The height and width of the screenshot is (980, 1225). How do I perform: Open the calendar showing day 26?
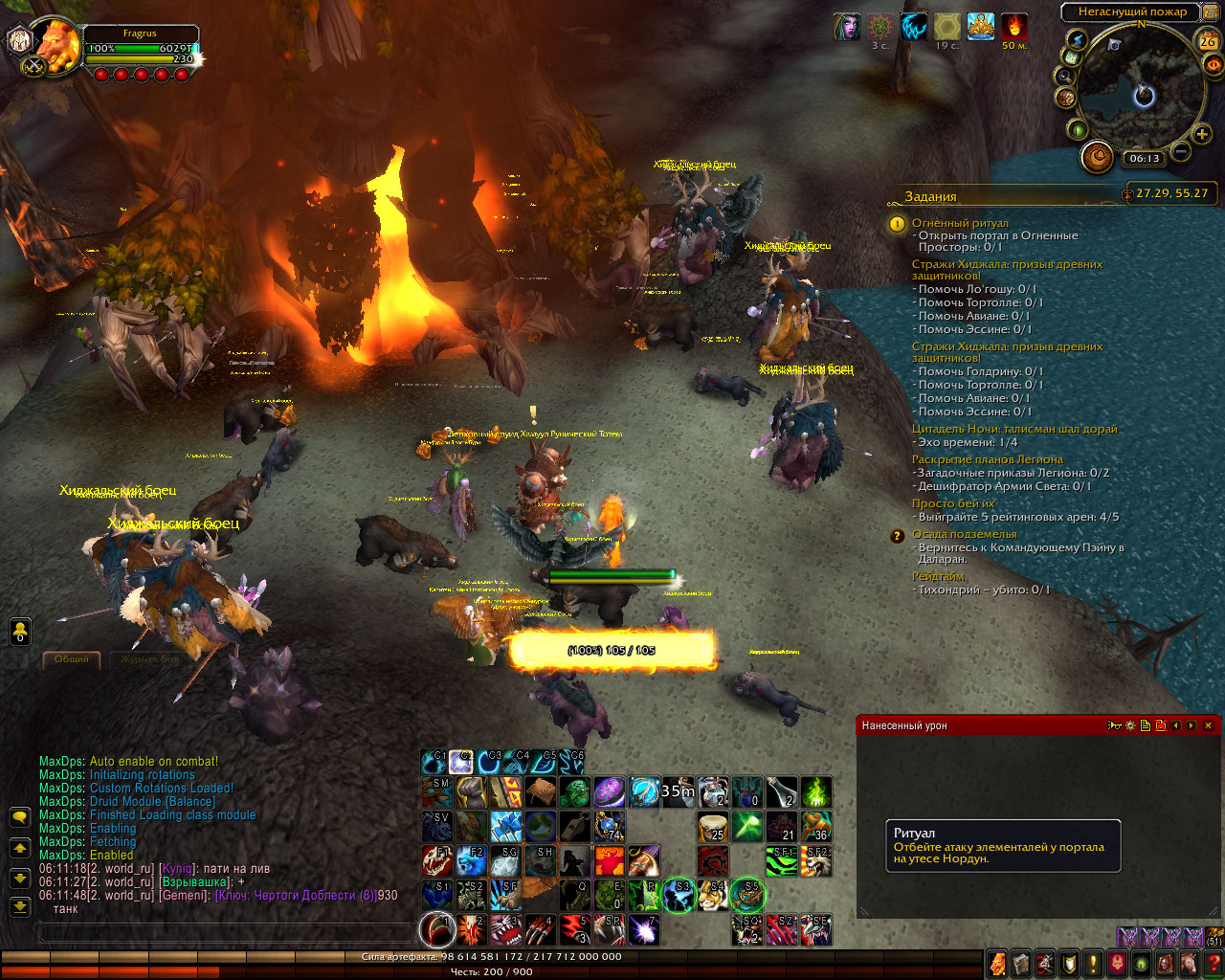click(1208, 40)
